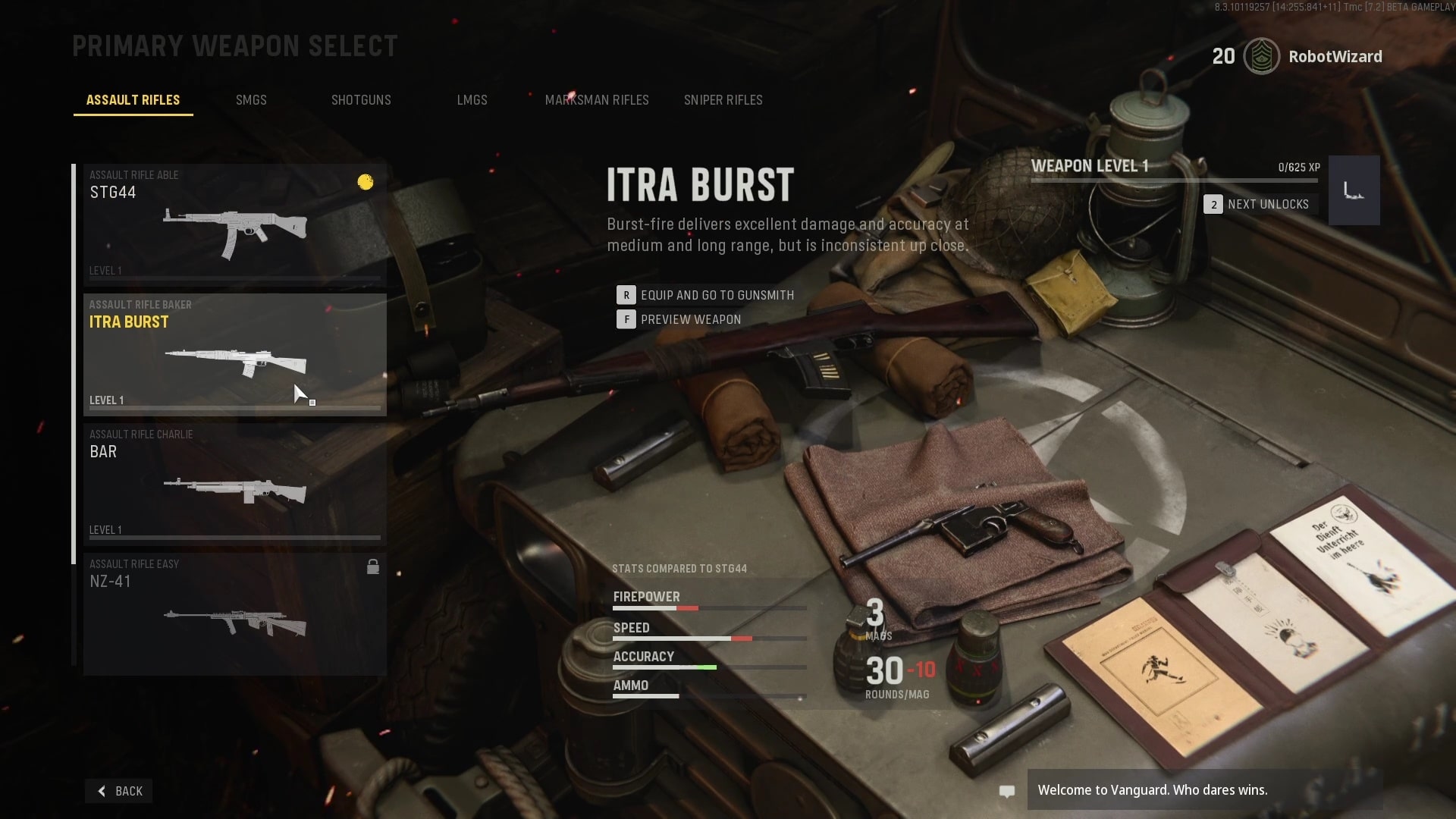
Task: Switch to Marksman Rifles tab
Action: (597, 100)
